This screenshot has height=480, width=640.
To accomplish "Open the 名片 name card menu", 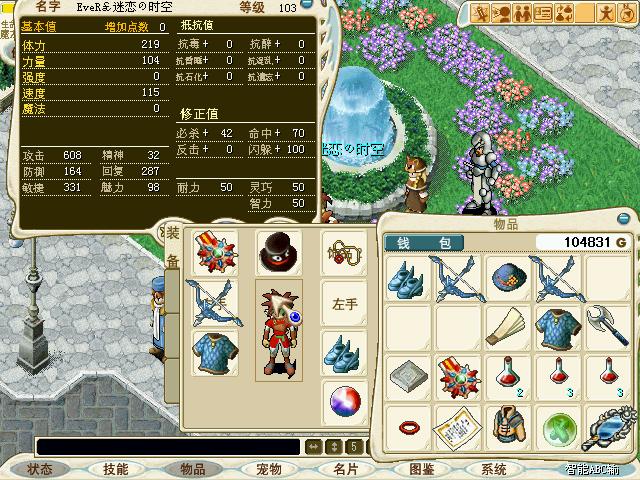I will click(344, 468).
